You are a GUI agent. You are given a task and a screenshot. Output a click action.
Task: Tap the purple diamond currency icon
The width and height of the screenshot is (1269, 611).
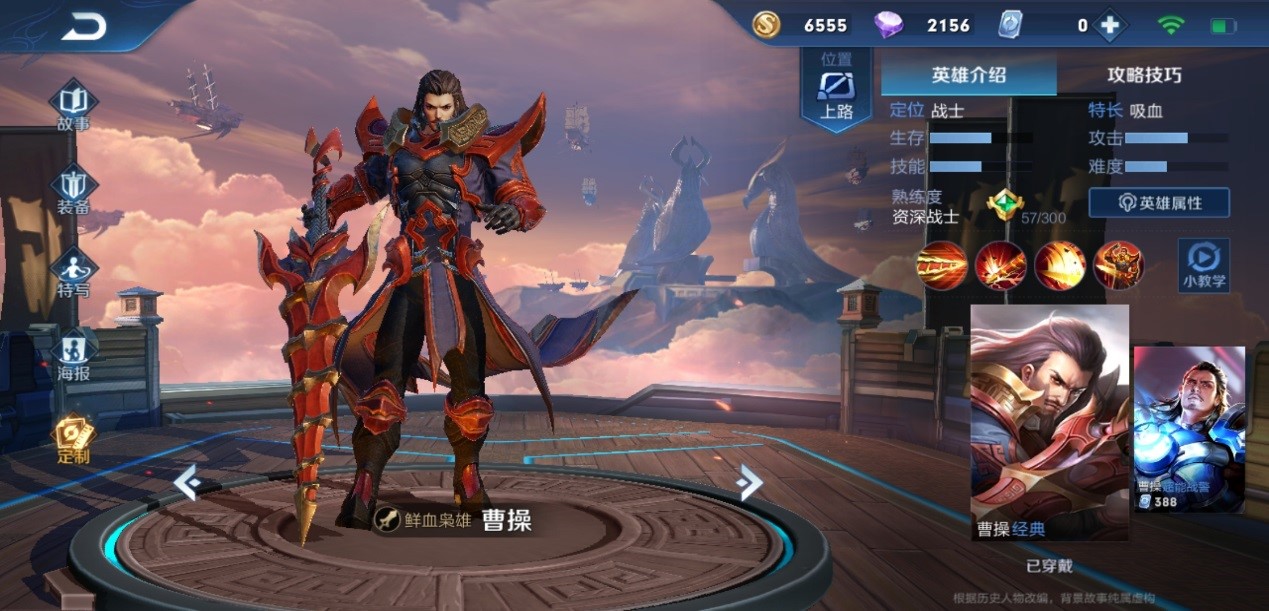pos(888,26)
